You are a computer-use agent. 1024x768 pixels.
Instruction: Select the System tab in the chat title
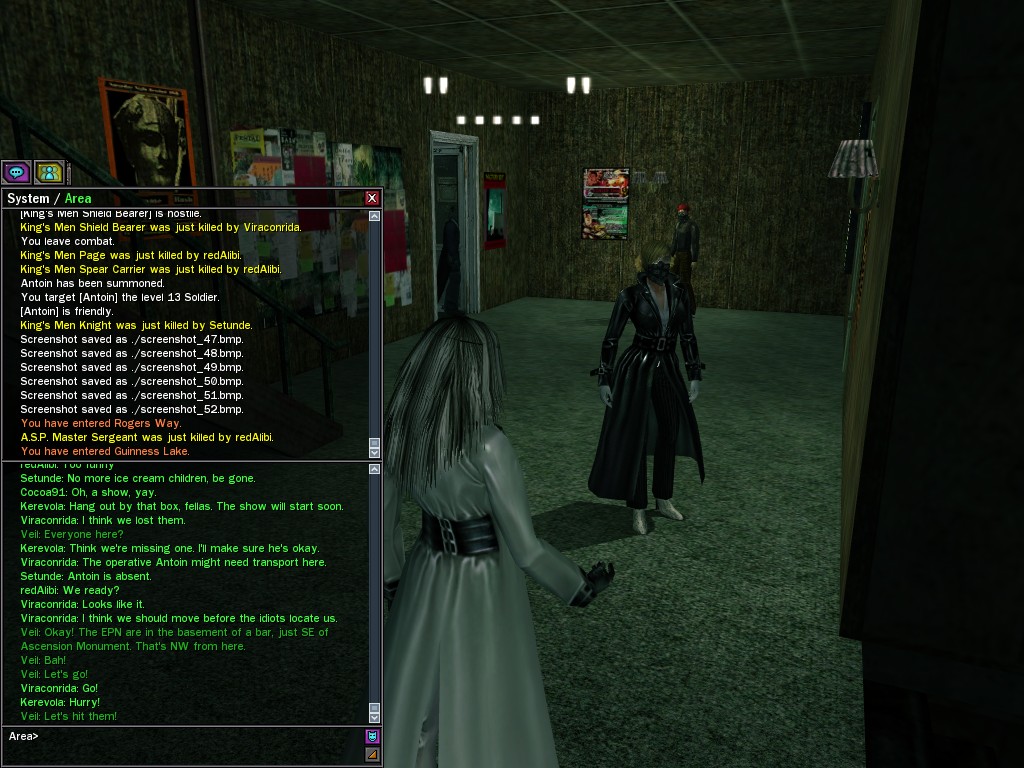28,199
